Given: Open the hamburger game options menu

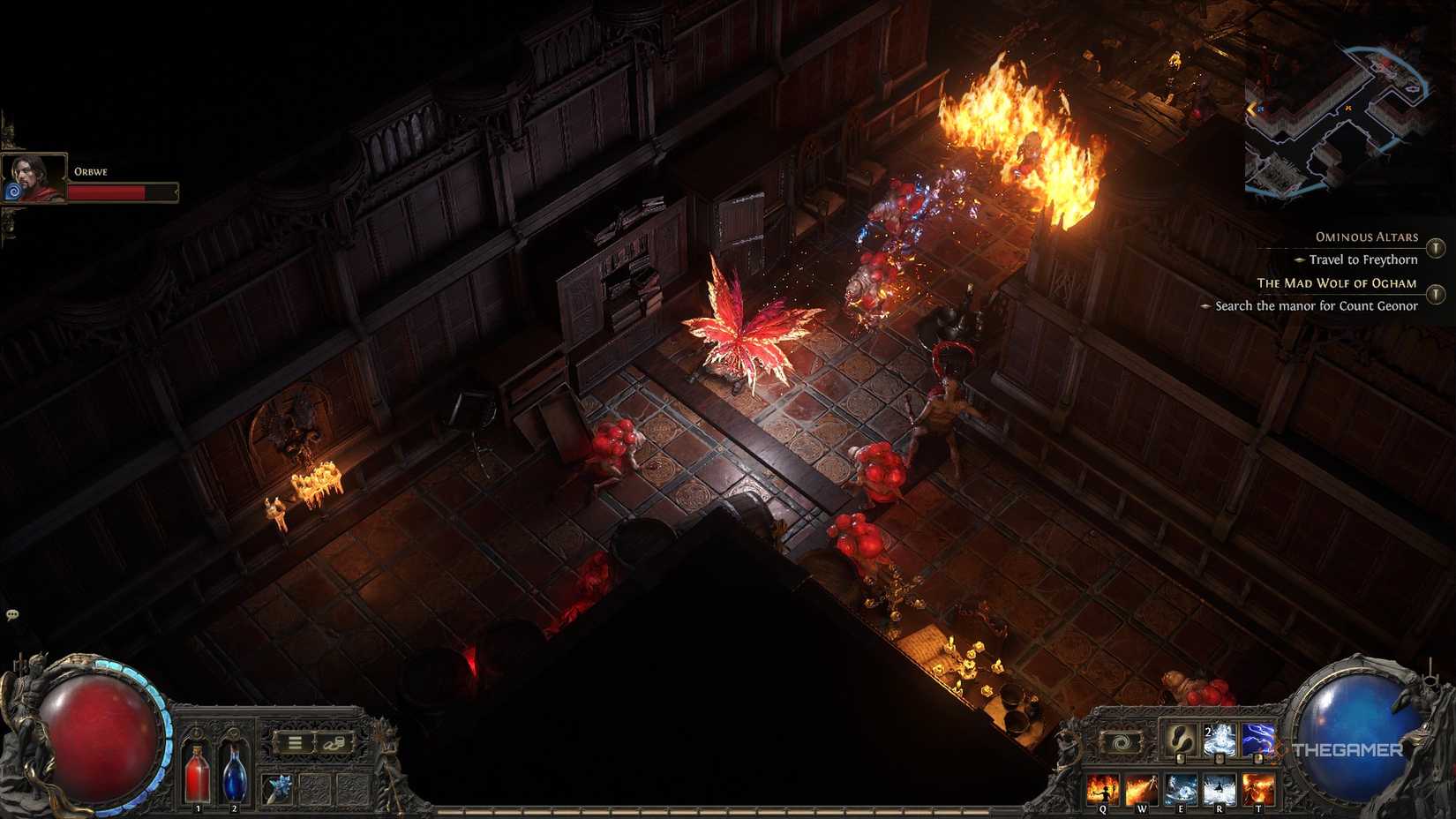Looking at the screenshot, I should (294, 742).
